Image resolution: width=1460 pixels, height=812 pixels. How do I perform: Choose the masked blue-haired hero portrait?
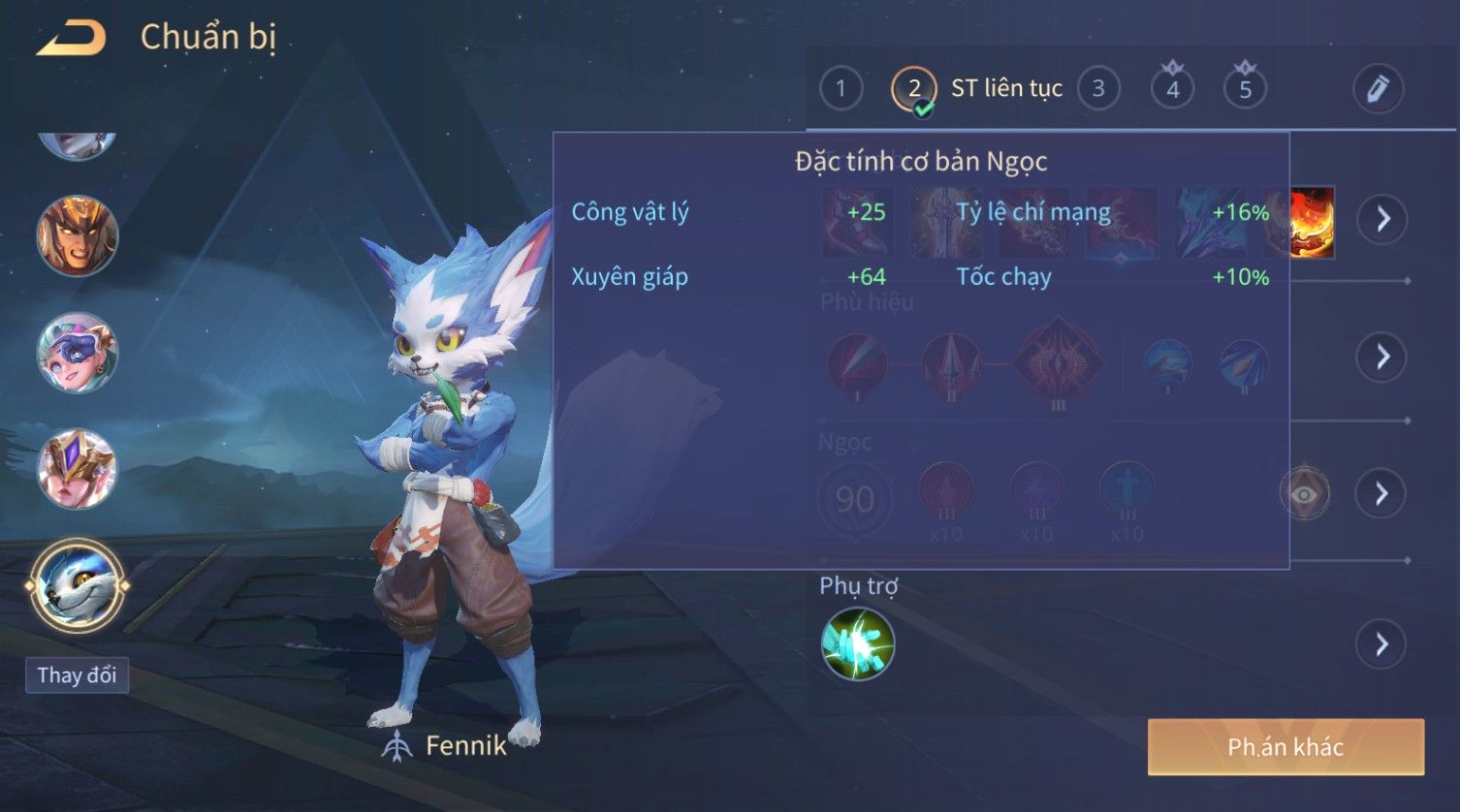tap(78, 353)
